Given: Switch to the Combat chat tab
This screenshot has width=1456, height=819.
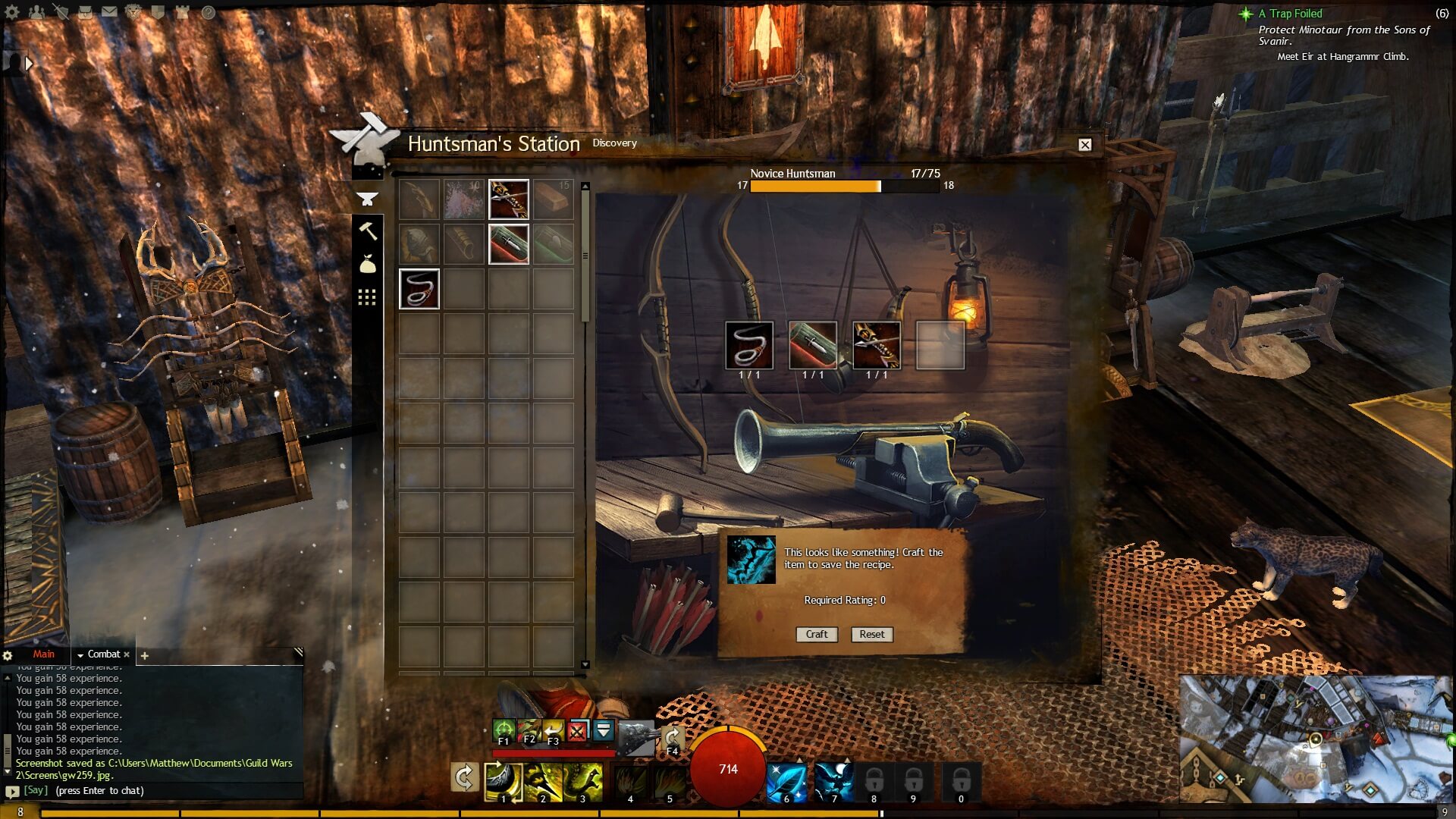Looking at the screenshot, I should pyautogui.click(x=103, y=654).
